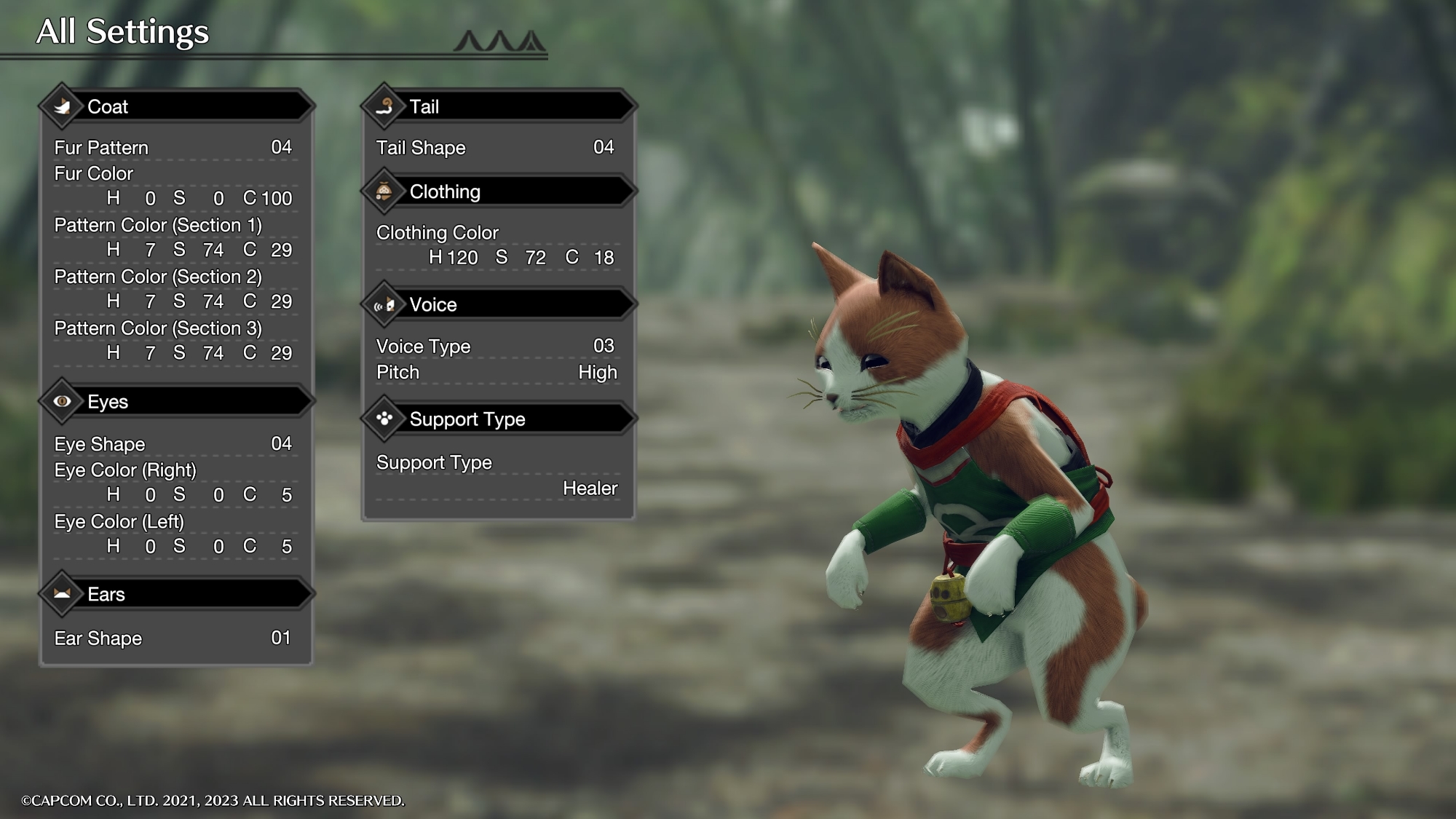
Task: Choose the Eye Shape row
Action: pyautogui.click(x=173, y=444)
